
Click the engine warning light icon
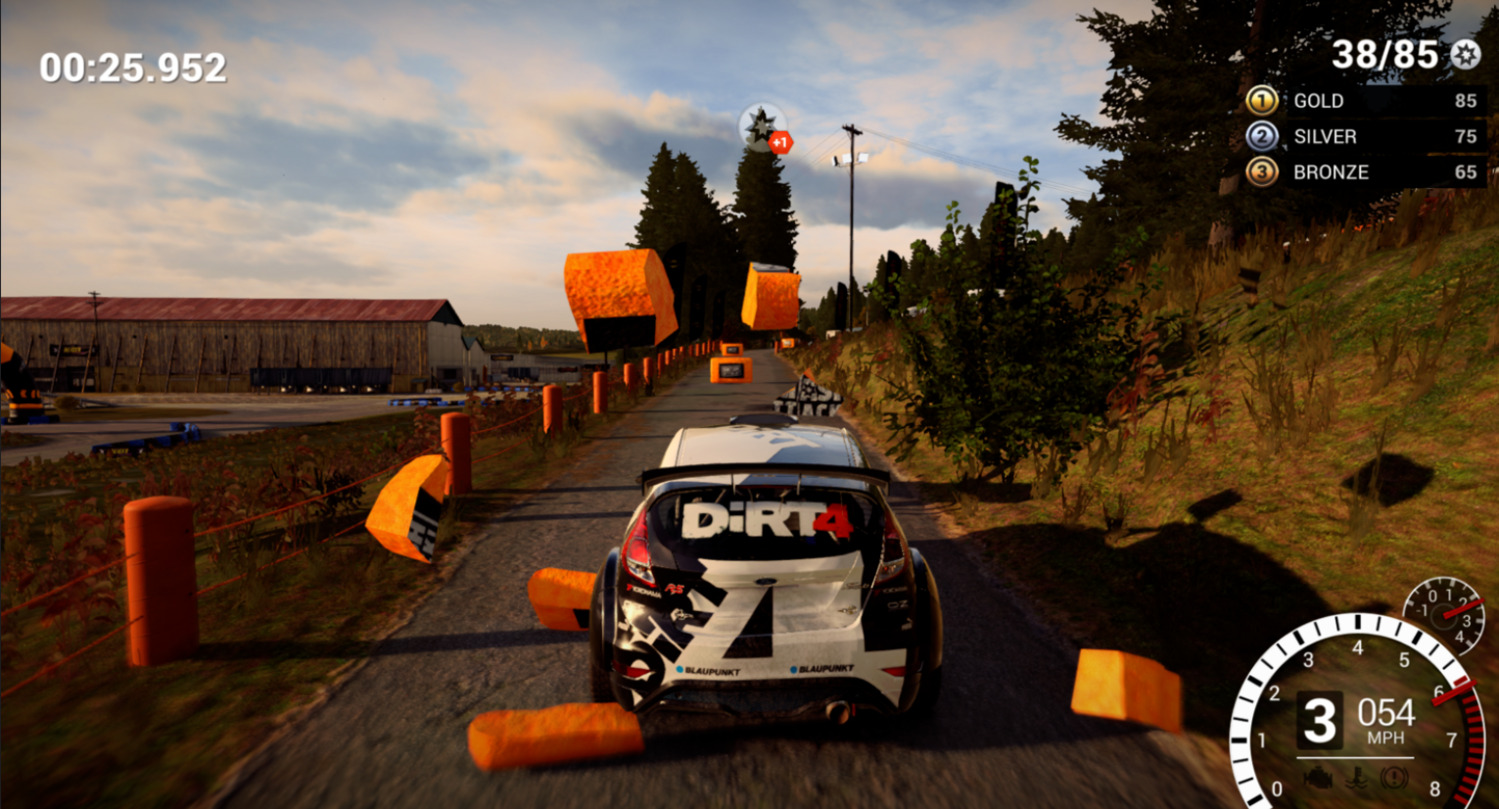[x=1317, y=776]
